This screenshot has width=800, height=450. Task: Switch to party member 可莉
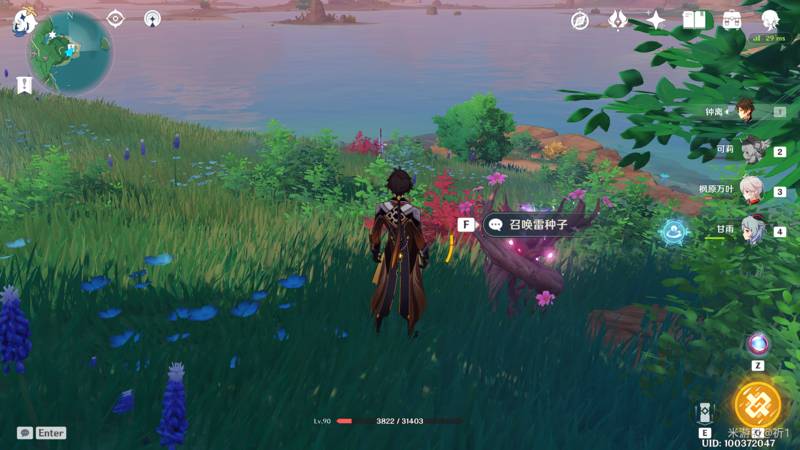coord(750,150)
